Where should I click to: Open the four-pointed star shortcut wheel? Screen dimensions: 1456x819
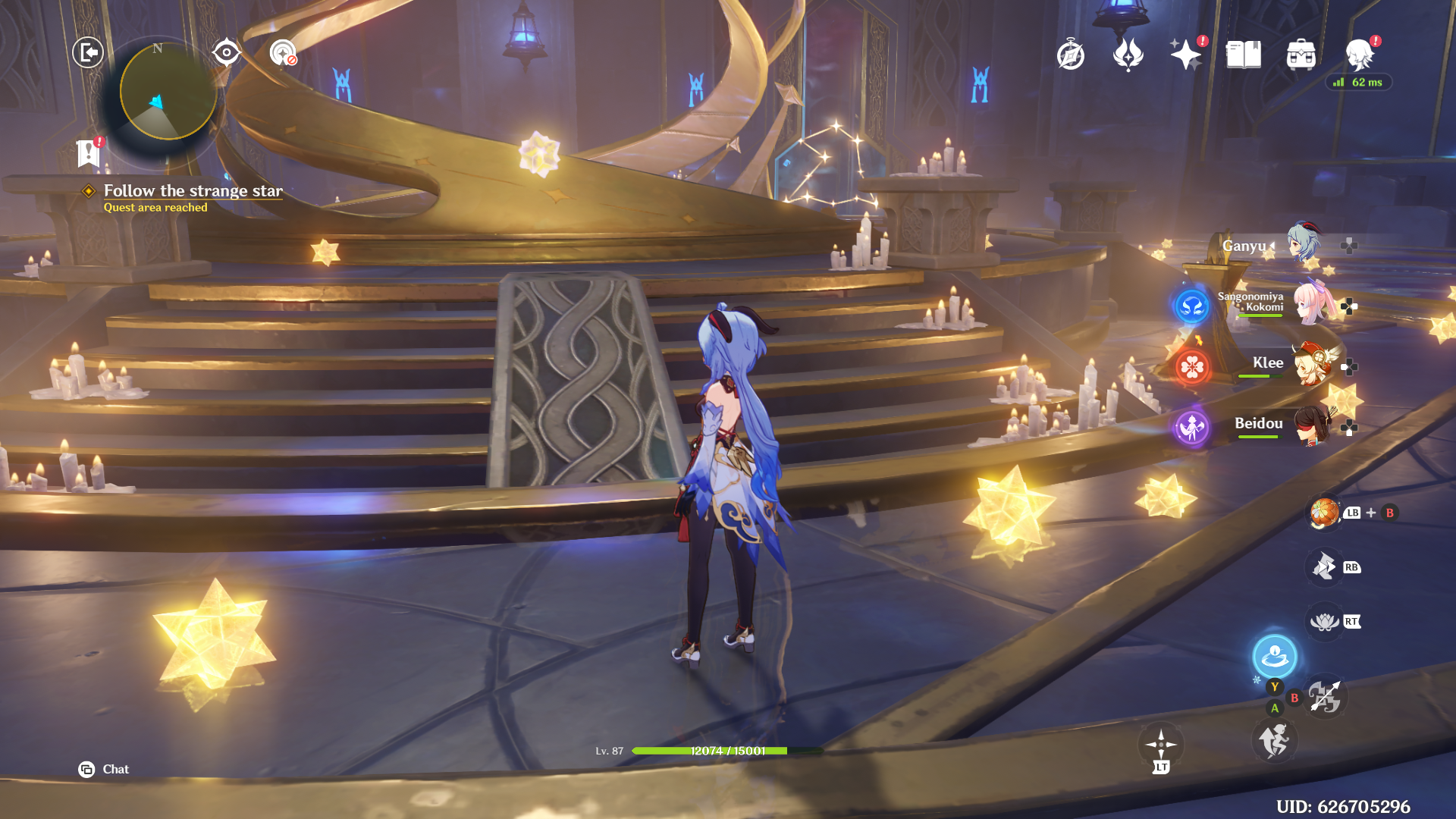click(1161, 745)
